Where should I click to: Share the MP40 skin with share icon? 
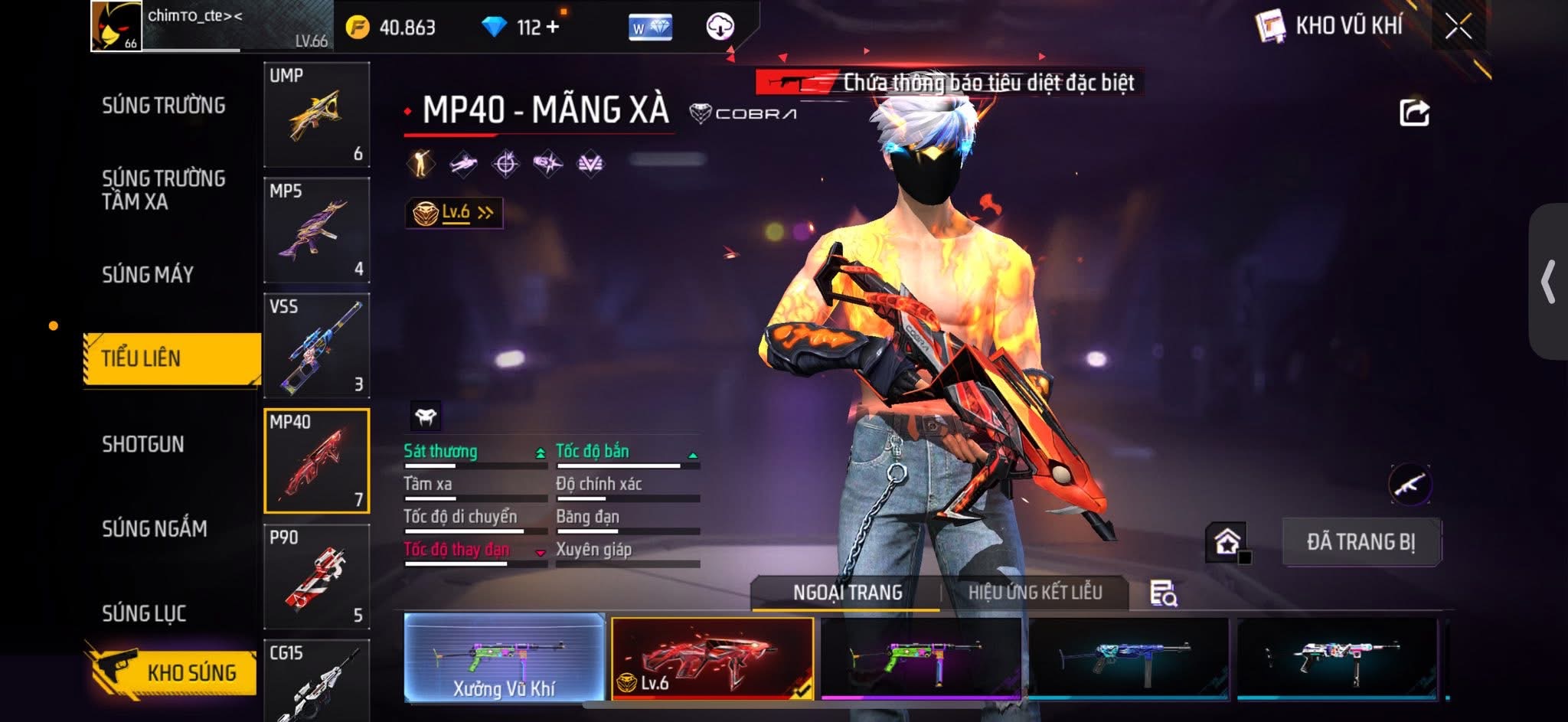coord(1413,113)
